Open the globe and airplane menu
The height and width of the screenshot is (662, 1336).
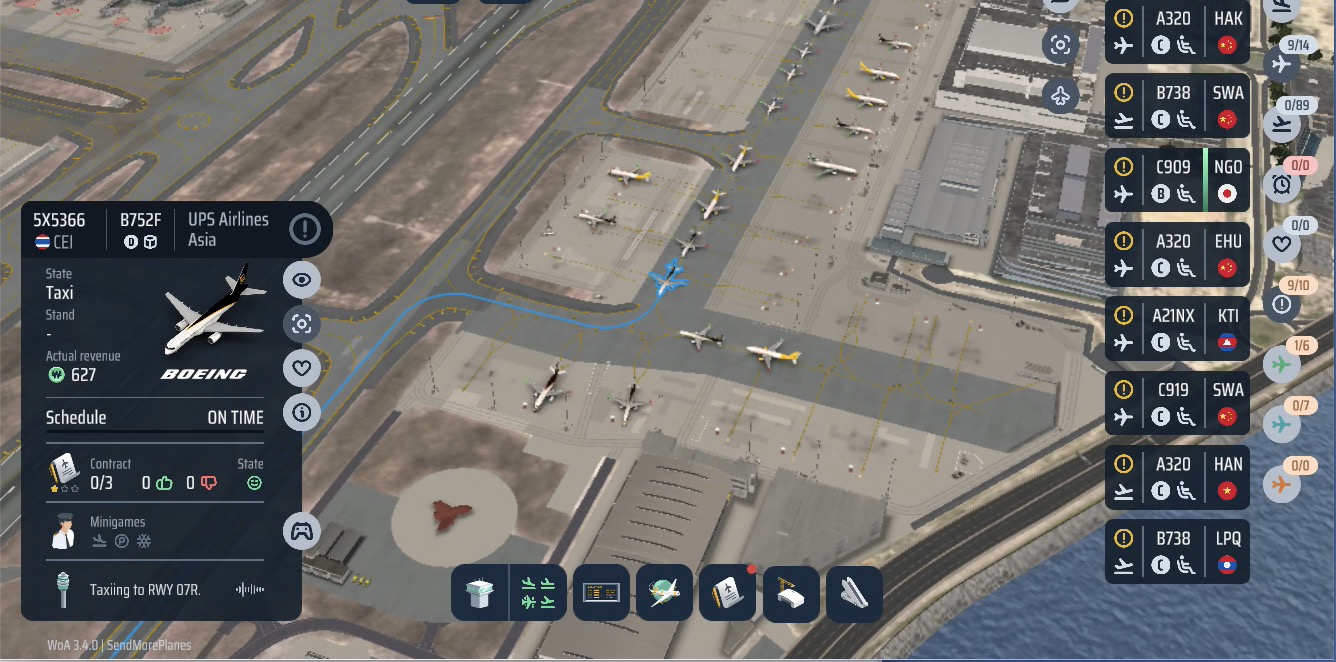coord(664,594)
